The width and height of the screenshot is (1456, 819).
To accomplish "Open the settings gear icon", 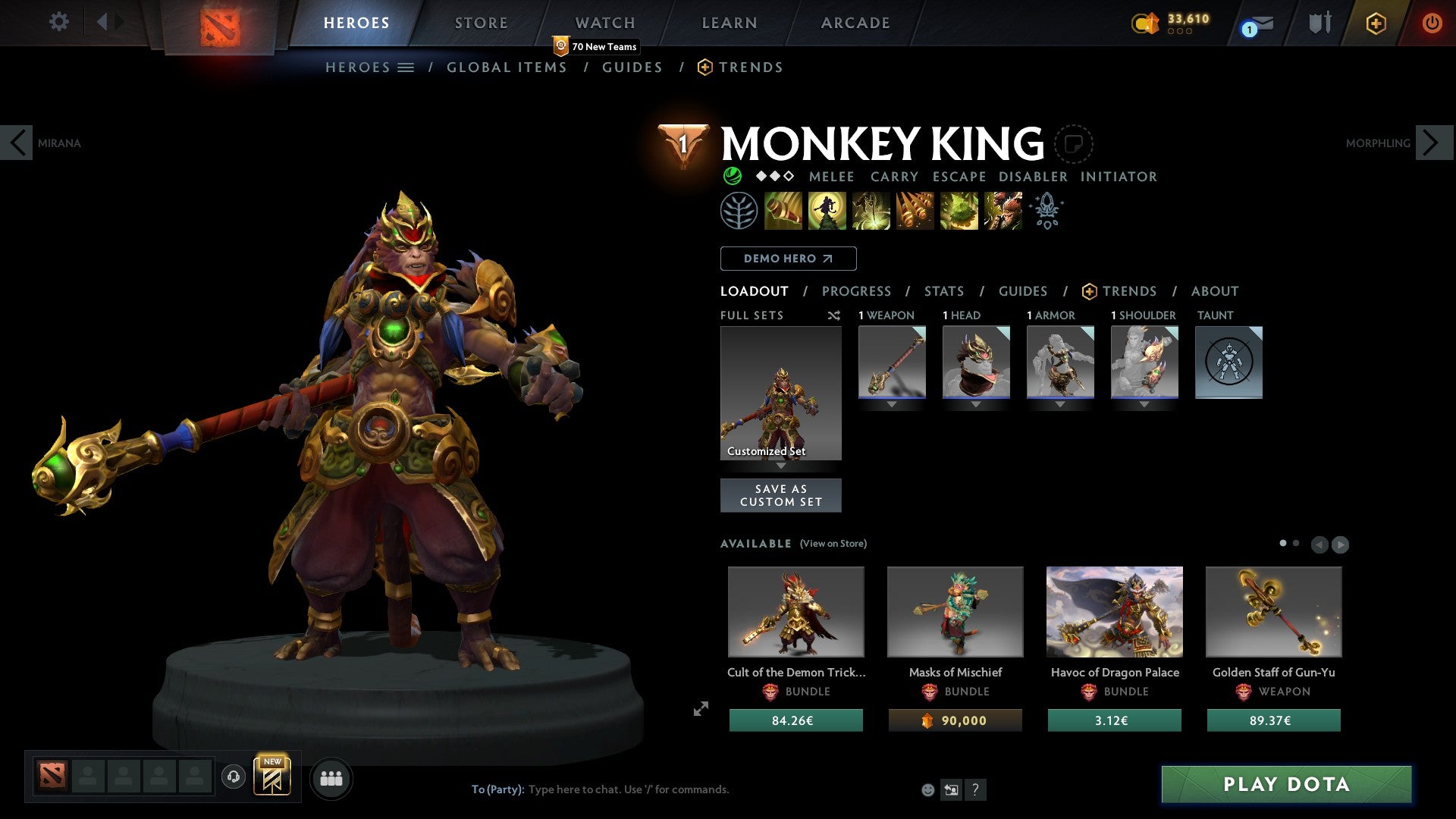I will coord(59,22).
